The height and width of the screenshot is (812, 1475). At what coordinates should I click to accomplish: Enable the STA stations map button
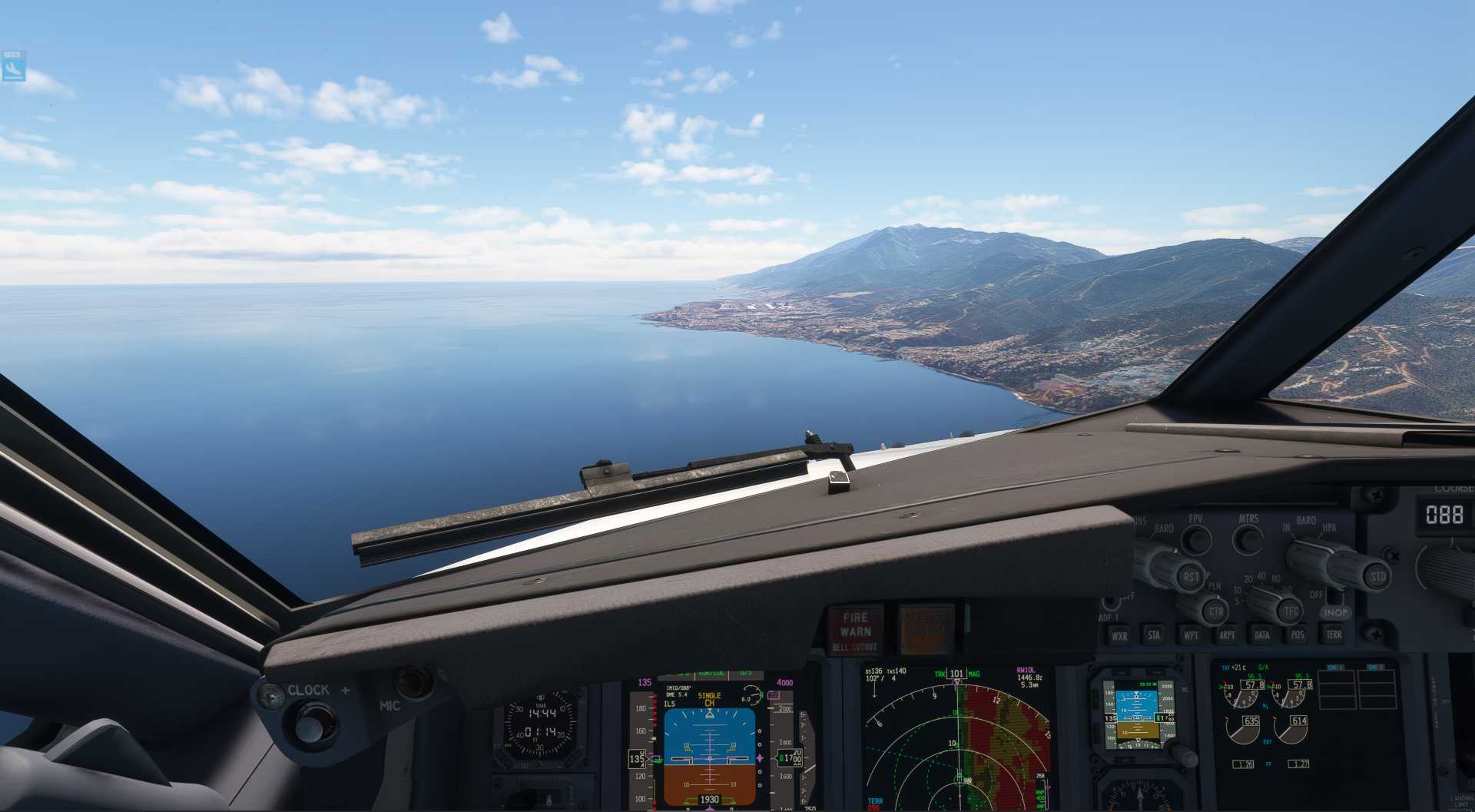(x=1154, y=635)
